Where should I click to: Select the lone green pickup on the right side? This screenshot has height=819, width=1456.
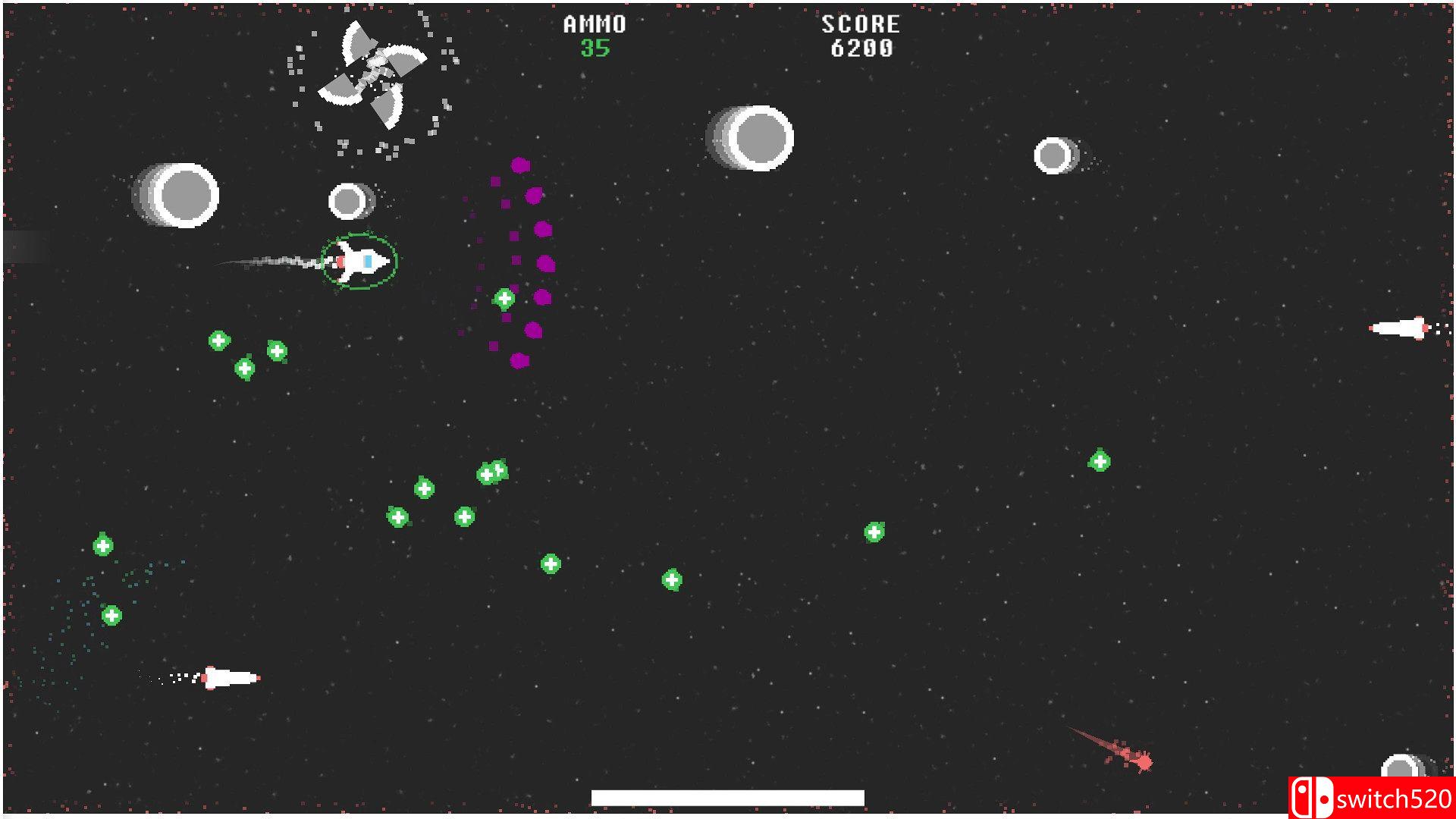1100,458
